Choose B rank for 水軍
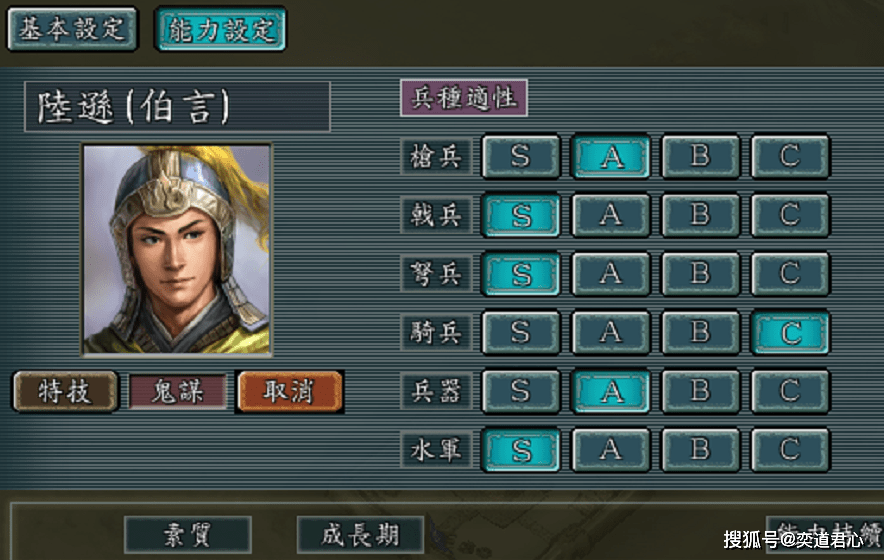 pyautogui.click(x=700, y=450)
